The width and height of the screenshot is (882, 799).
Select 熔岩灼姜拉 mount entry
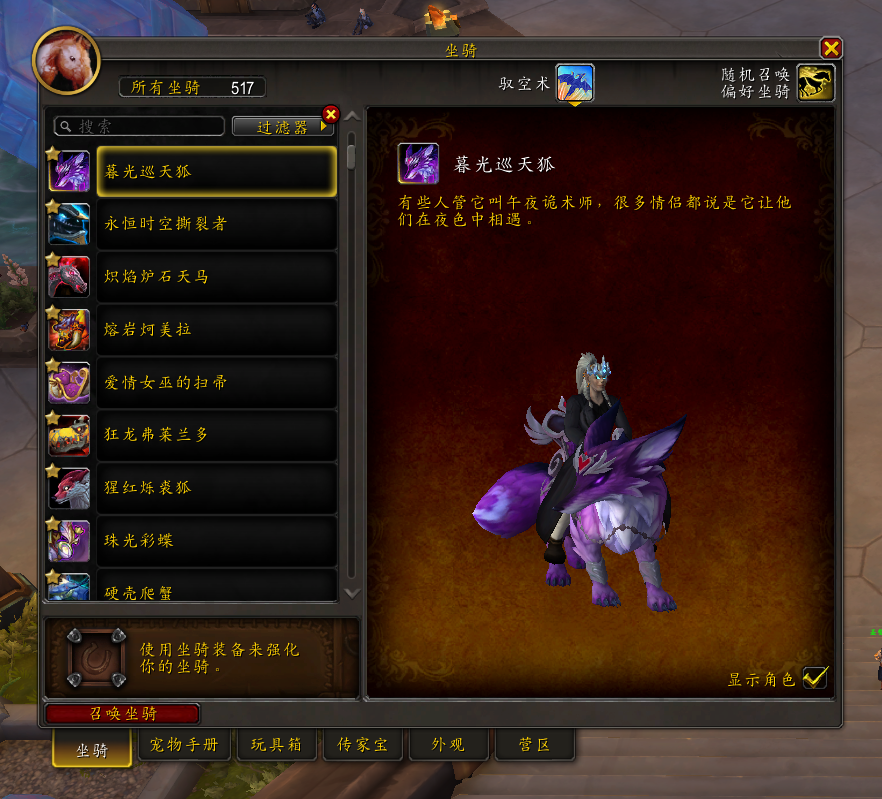[216, 329]
